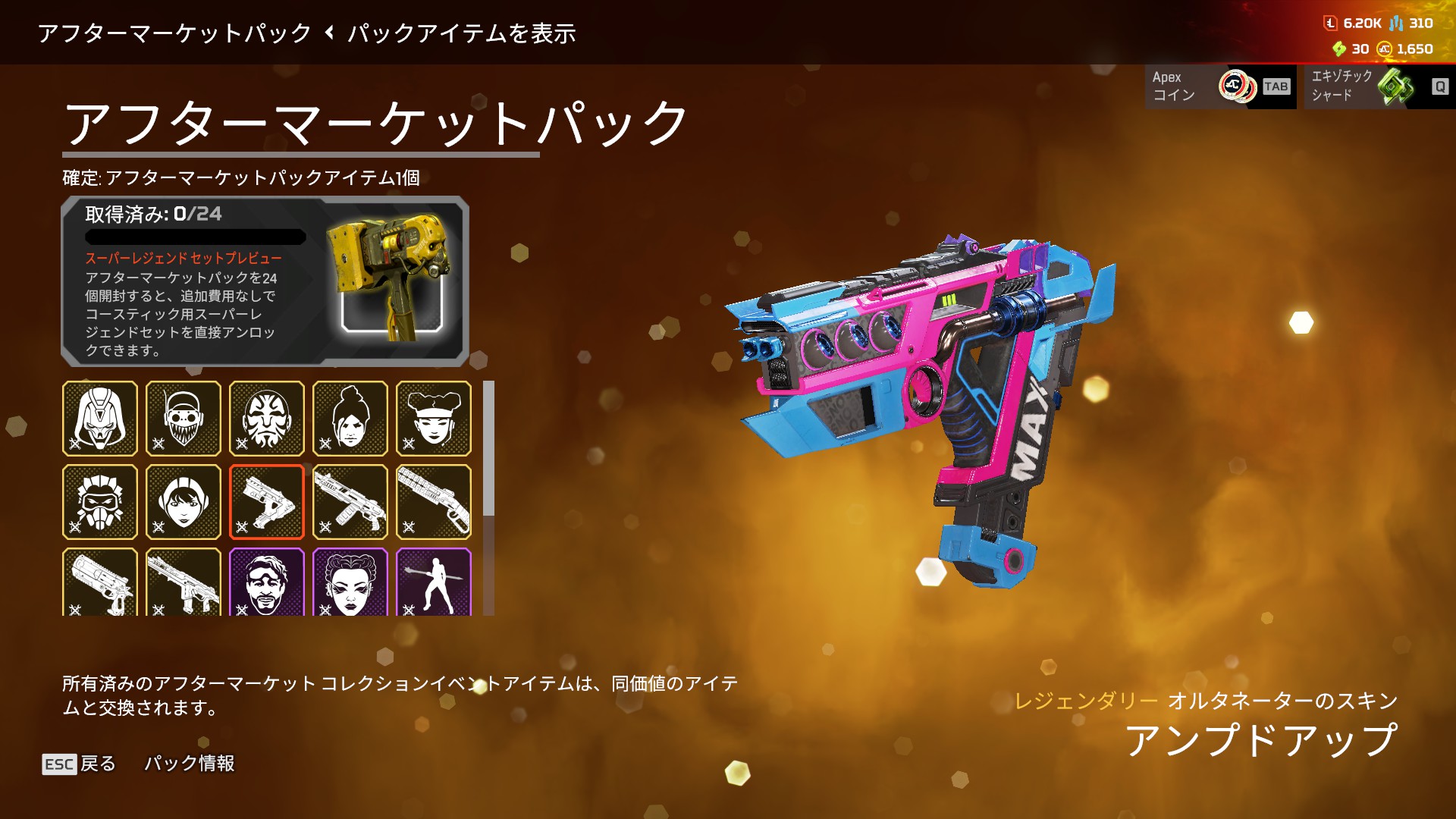Select the Wraith skin with hair bun

click(x=350, y=419)
